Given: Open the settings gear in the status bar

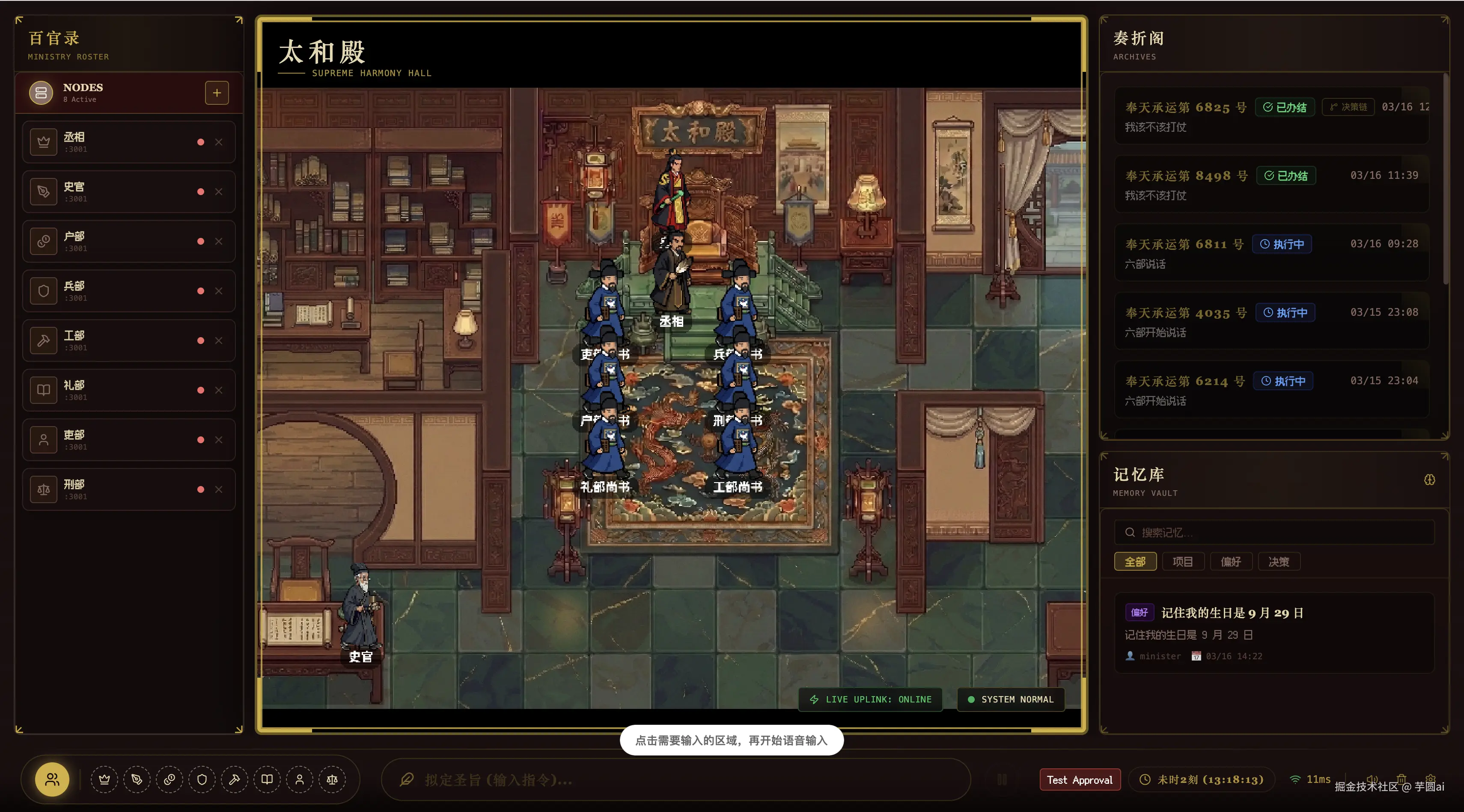Looking at the screenshot, I should pos(1431,779).
